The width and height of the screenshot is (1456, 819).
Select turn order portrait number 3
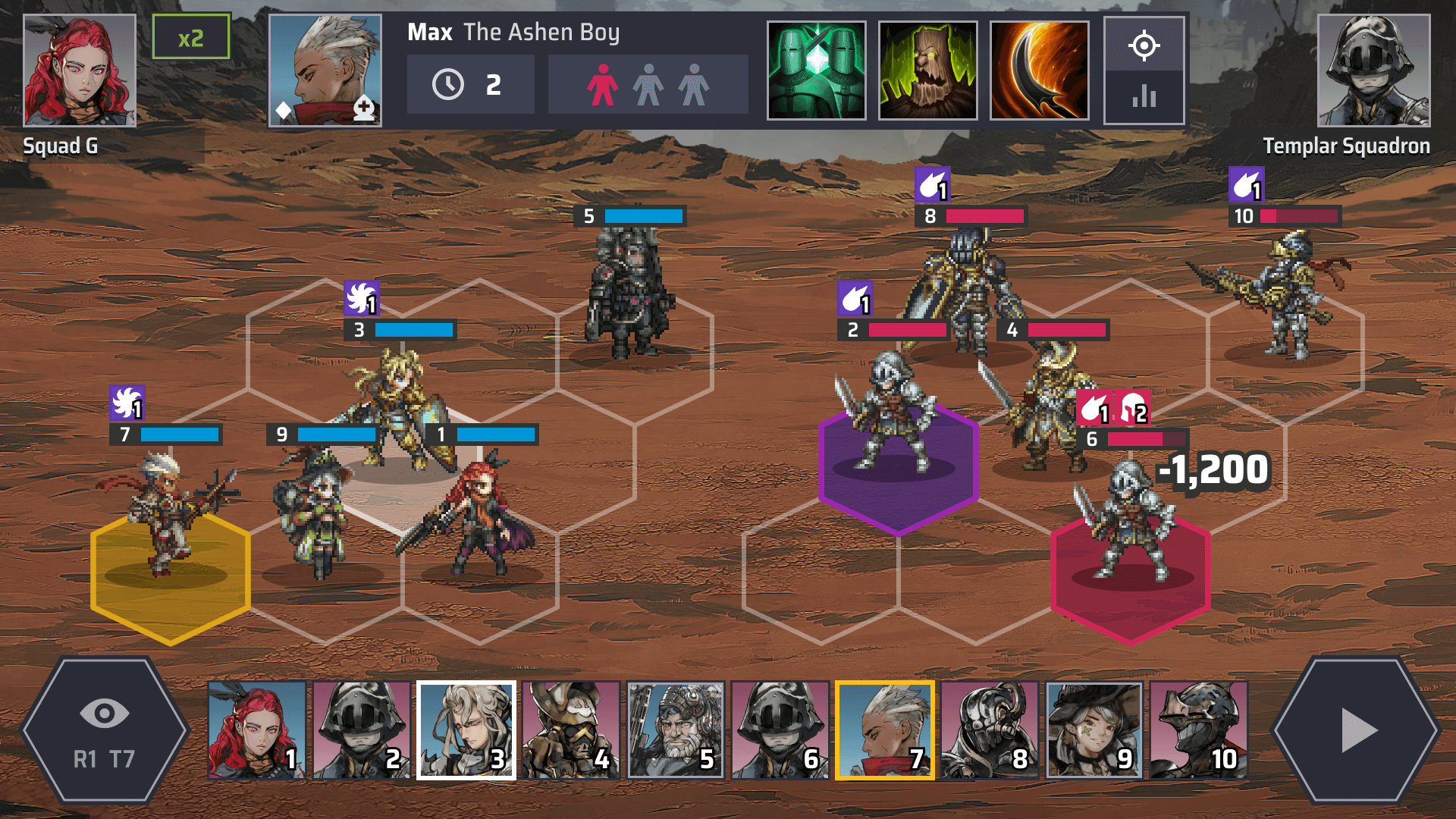pyautogui.click(x=466, y=730)
